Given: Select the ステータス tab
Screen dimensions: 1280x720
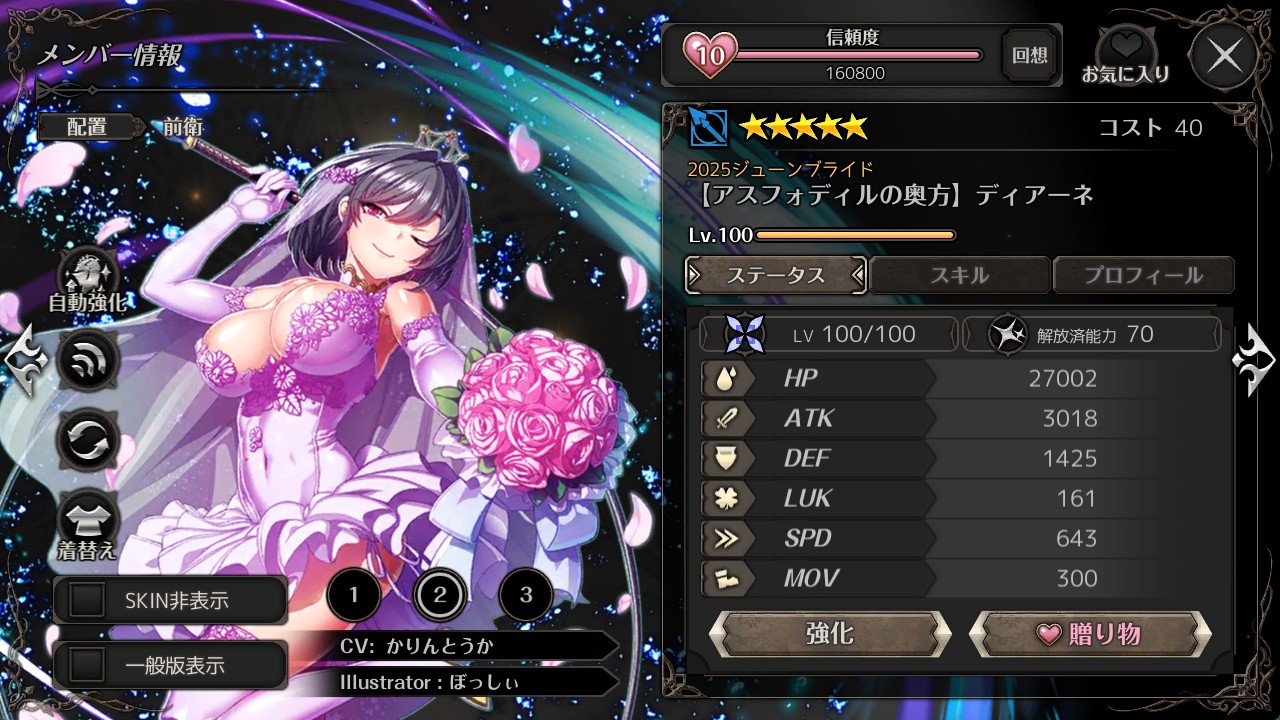Looking at the screenshot, I should (776, 275).
